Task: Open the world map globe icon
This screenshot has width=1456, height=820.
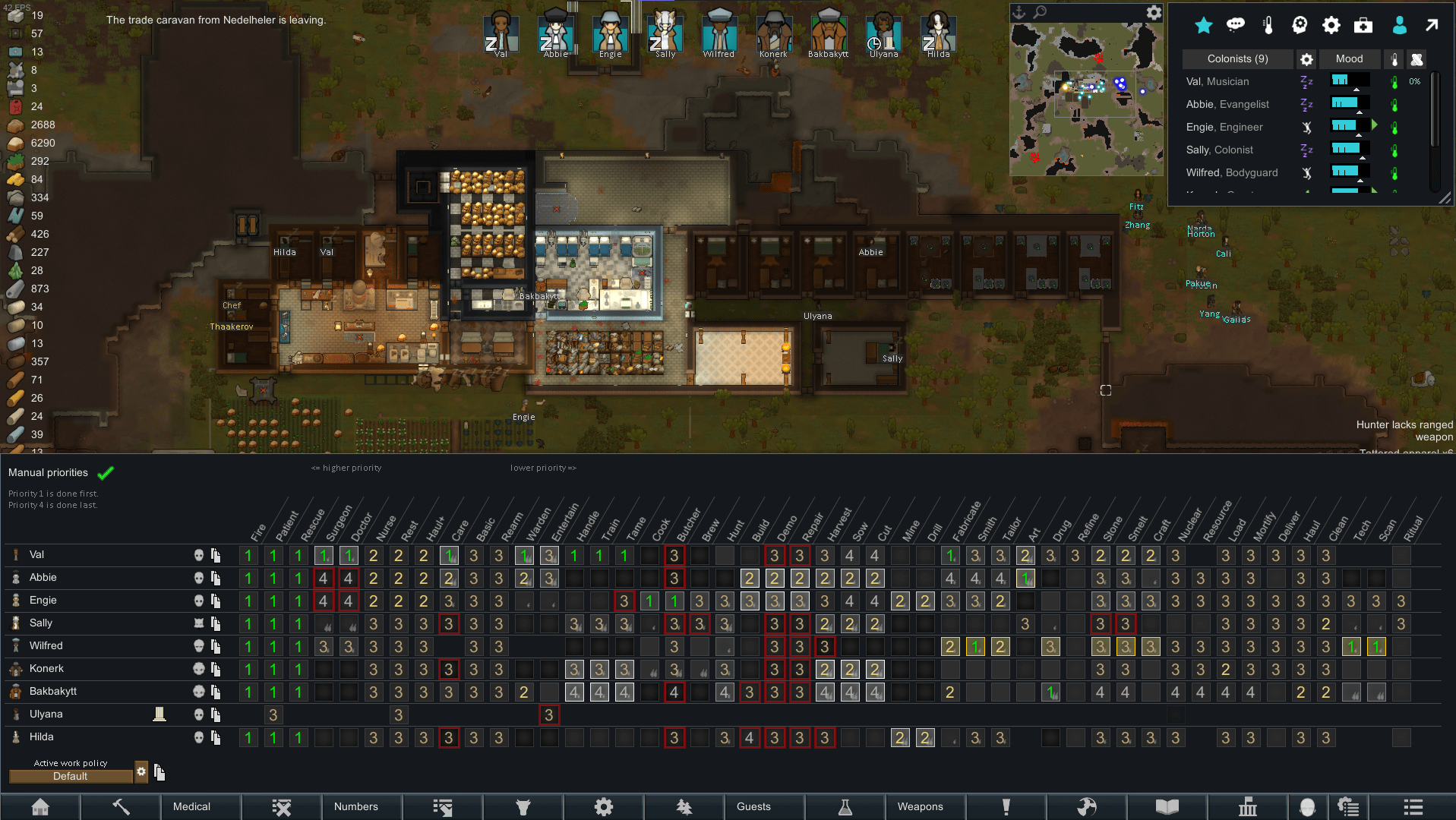Action: pos(1088,806)
